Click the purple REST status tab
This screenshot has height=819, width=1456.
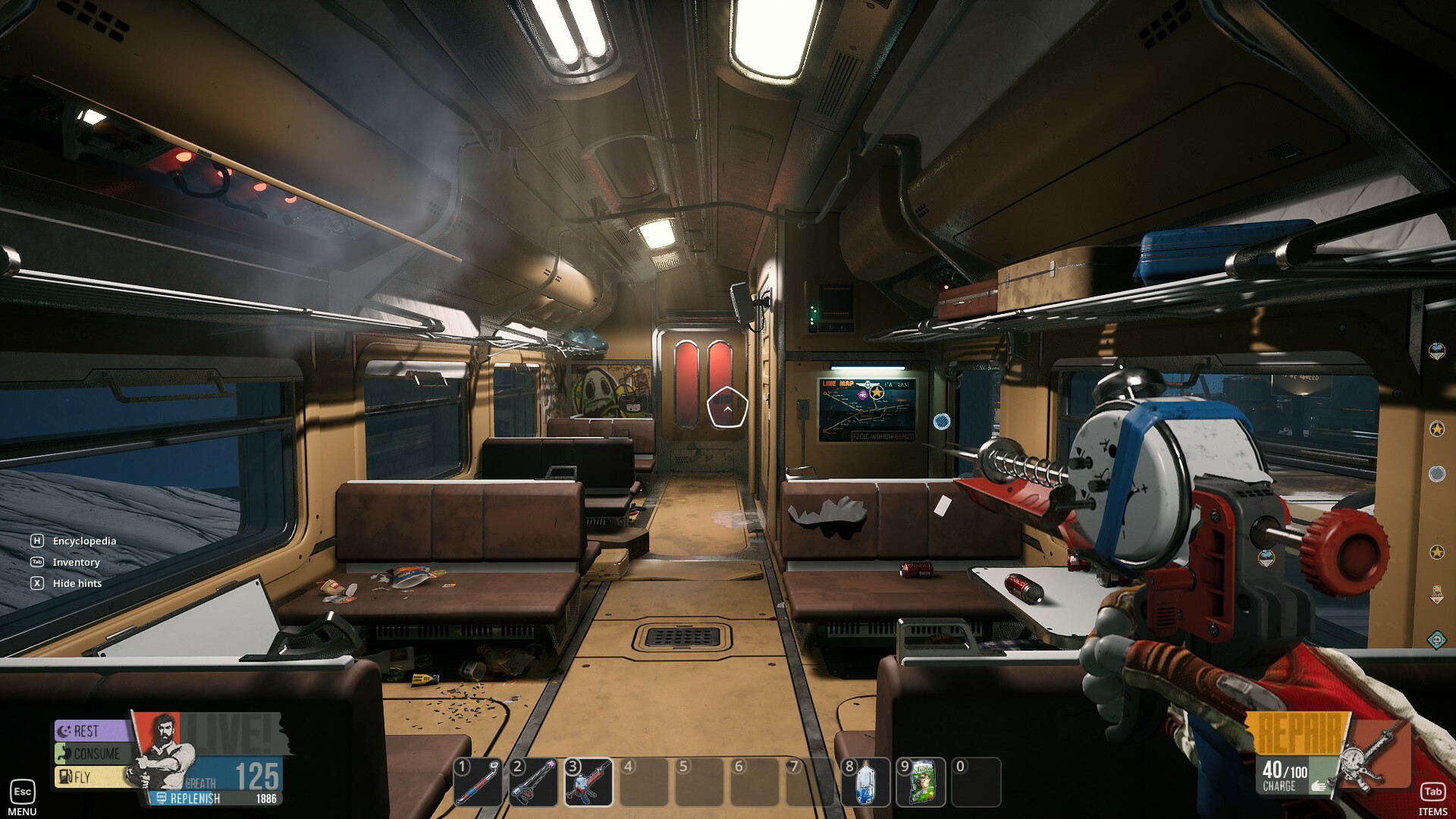point(89,731)
